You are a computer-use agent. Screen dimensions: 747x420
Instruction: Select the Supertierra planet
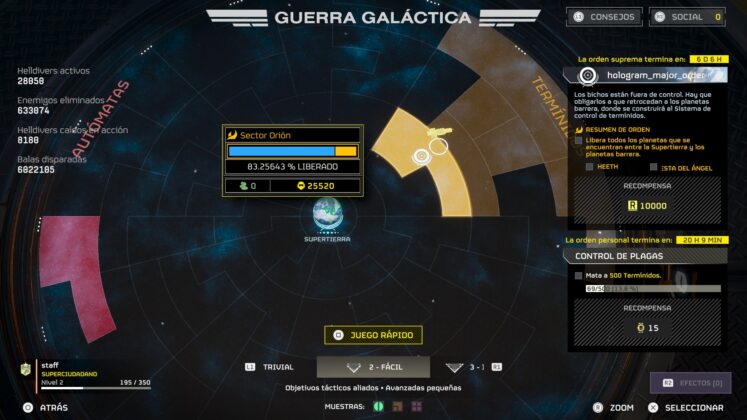pos(327,214)
